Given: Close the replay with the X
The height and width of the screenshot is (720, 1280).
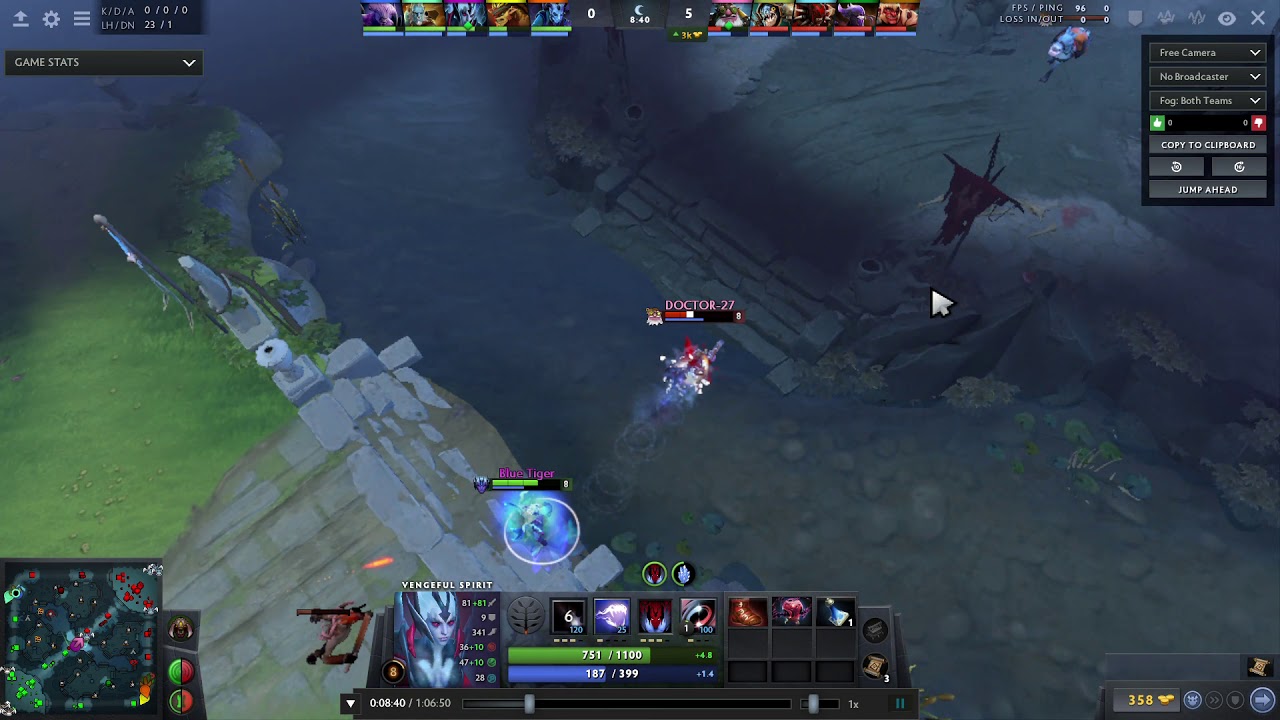Looking at the screenshot, I should pyautogui.click(x=1258, y=18).
